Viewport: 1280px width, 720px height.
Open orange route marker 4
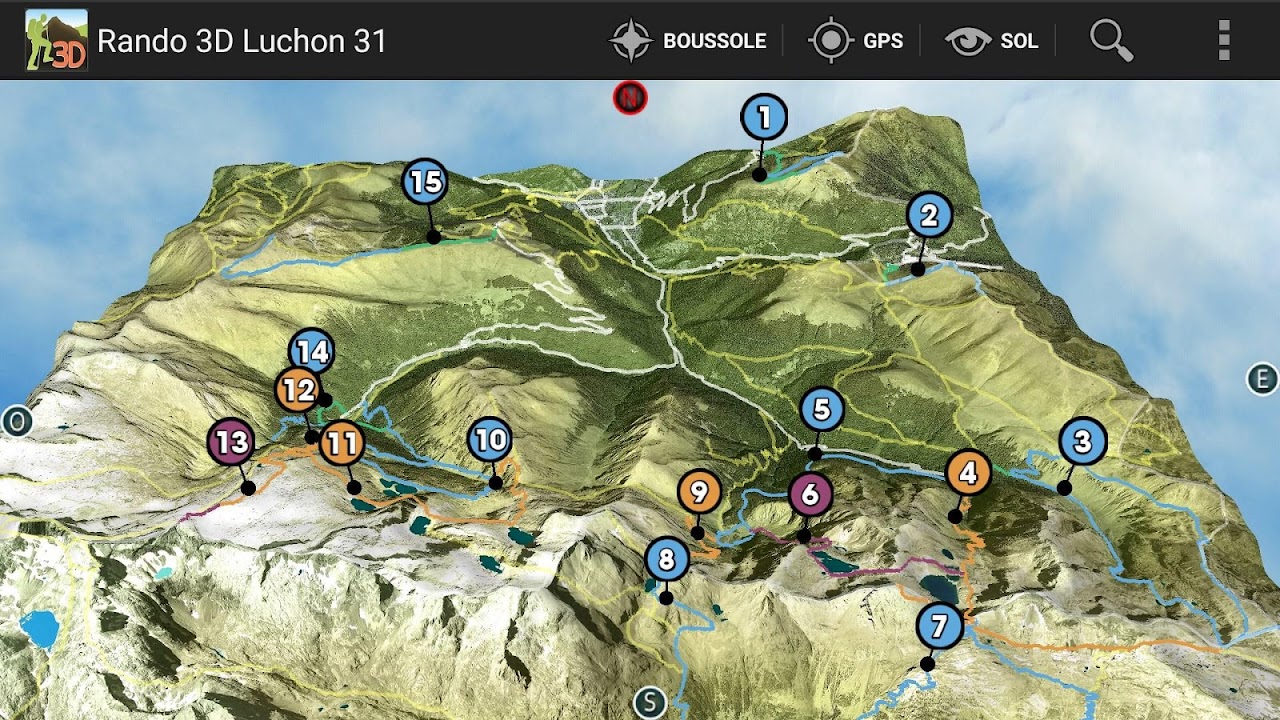(x=968, y=473)
